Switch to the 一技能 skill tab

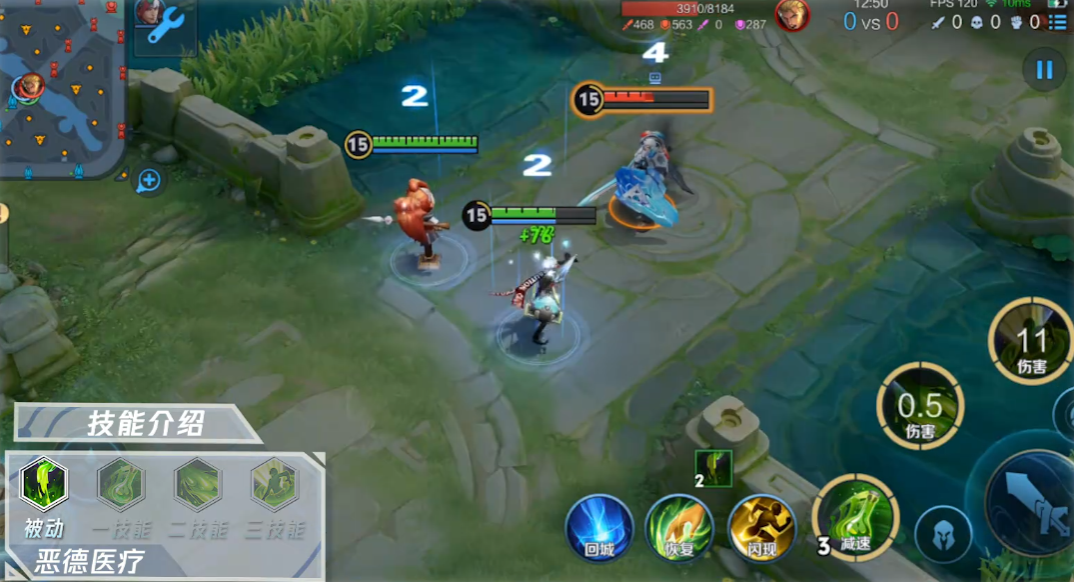point(121,485)
